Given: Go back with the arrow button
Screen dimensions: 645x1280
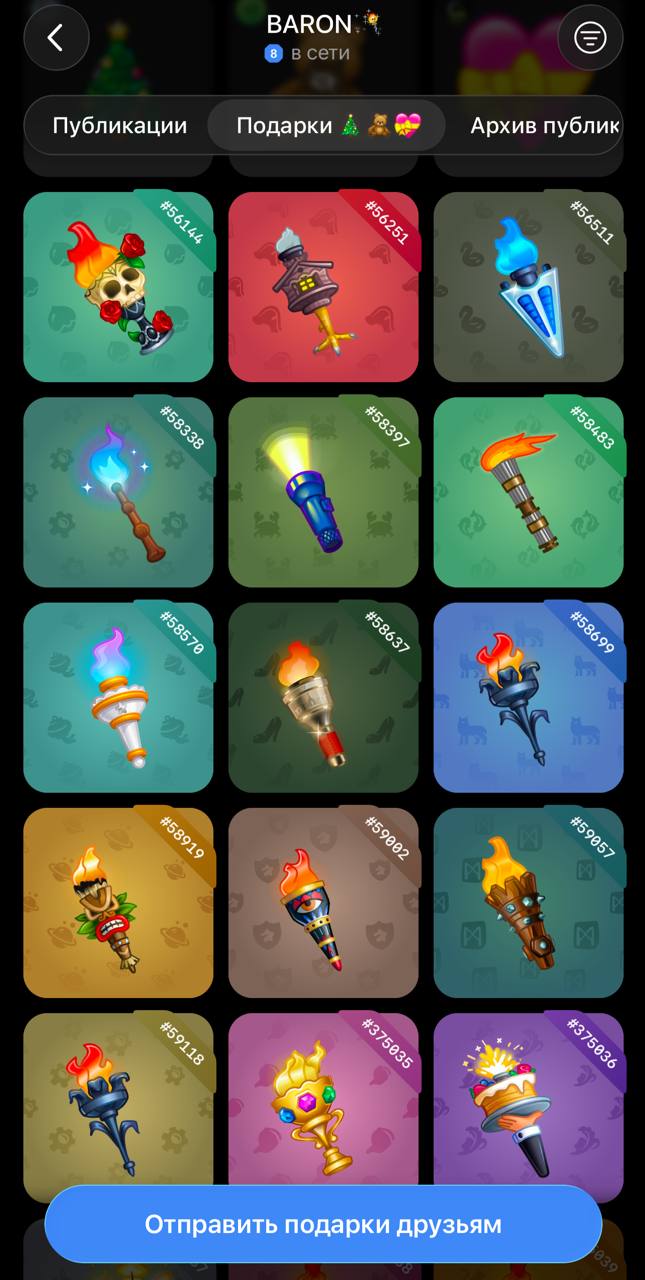Looking at the screenshot, I should click(x=56, y=38).
